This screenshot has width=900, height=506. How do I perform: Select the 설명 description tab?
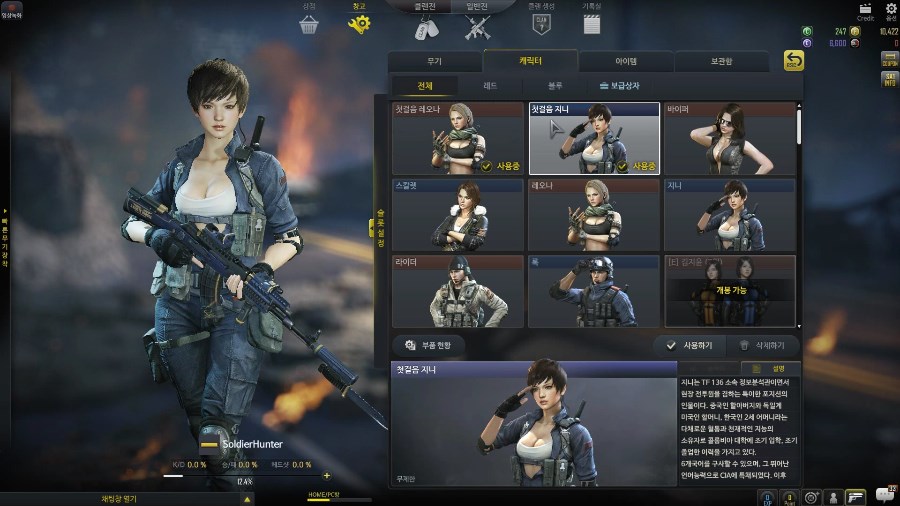click(x=779, y=368)
